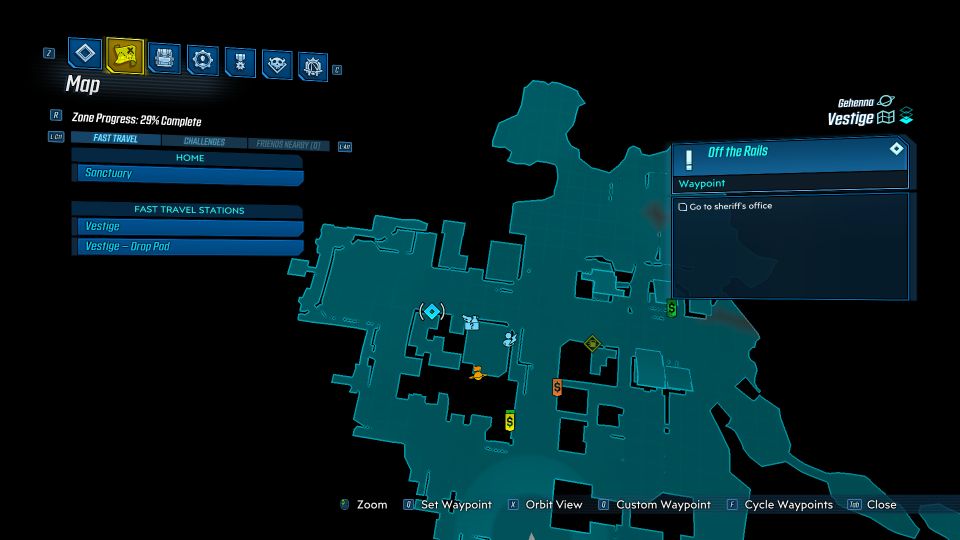Image resolution: width=960 pixels, height=540 pixels.
Task: Select the orange dollar vending machine marker
Action: point(557,387)
